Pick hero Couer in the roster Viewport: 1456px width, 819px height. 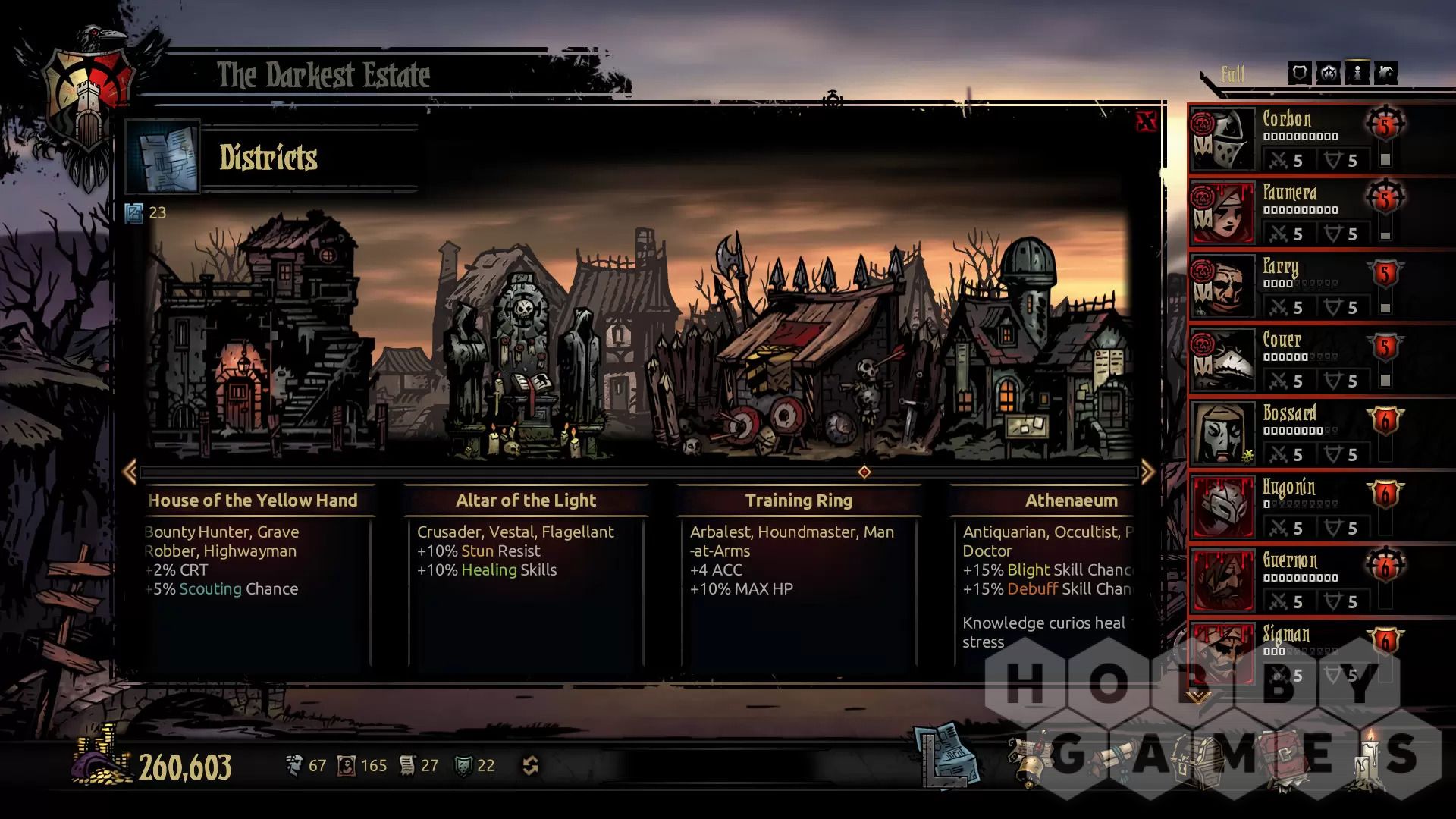(1282, 340)
